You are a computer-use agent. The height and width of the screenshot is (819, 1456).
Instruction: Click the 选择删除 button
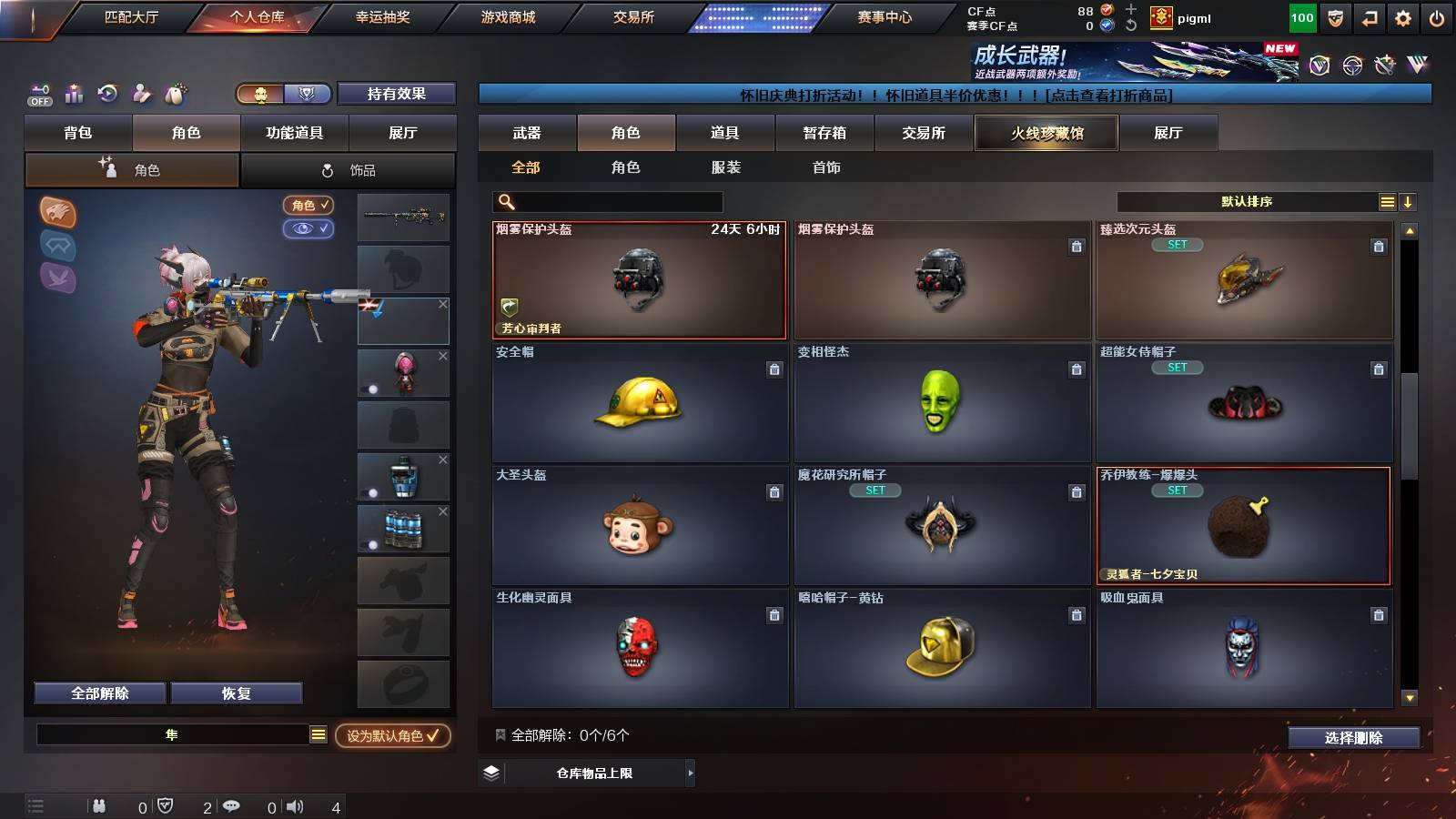1354,738
